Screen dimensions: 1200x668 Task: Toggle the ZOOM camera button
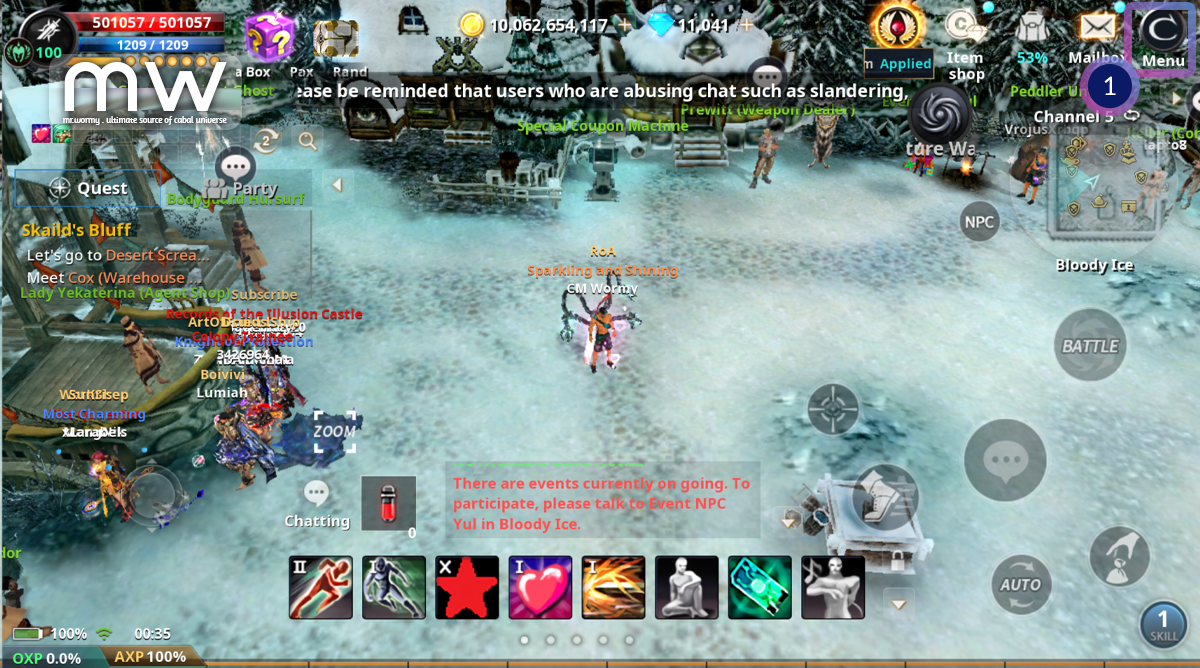pos(334,431)
